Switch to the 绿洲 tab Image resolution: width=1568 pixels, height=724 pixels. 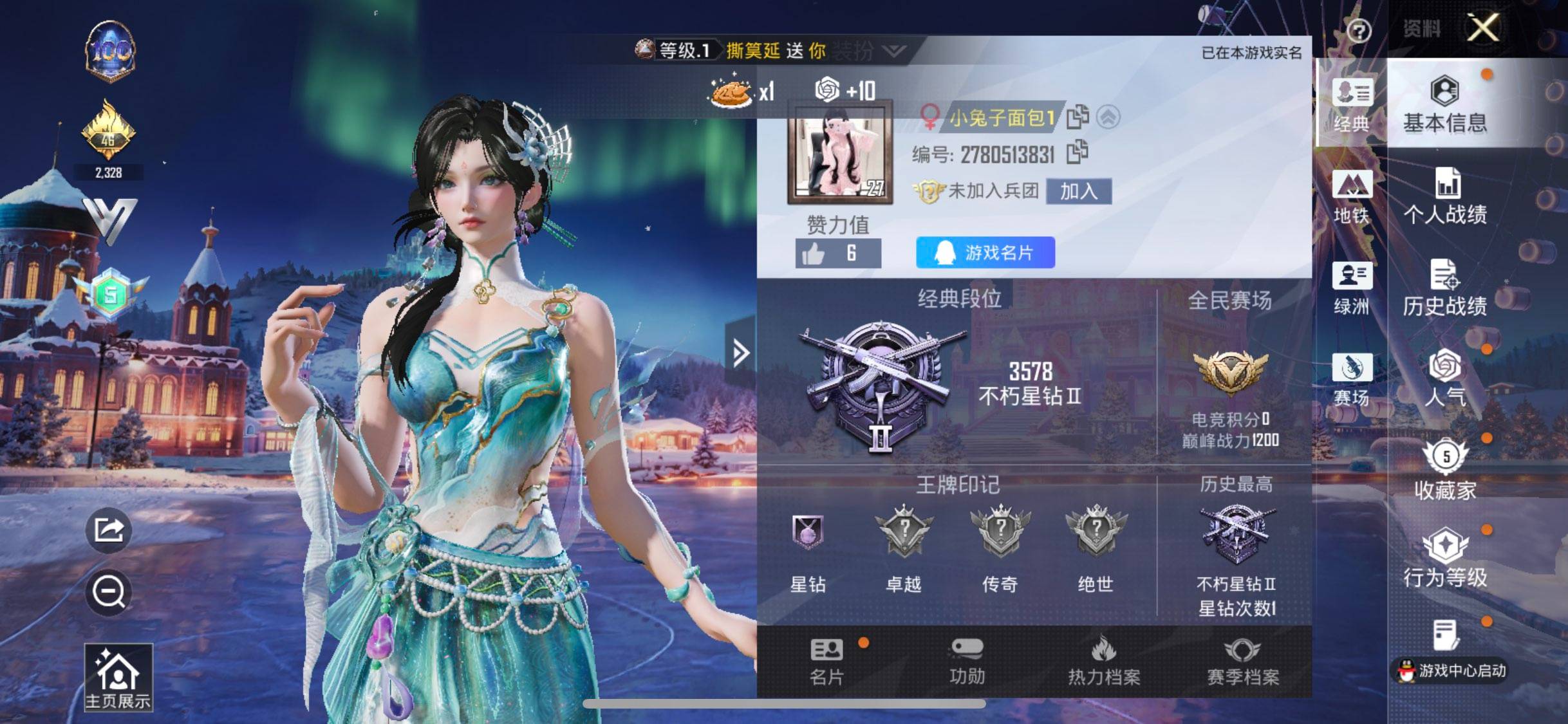[x=1352, y=286]
